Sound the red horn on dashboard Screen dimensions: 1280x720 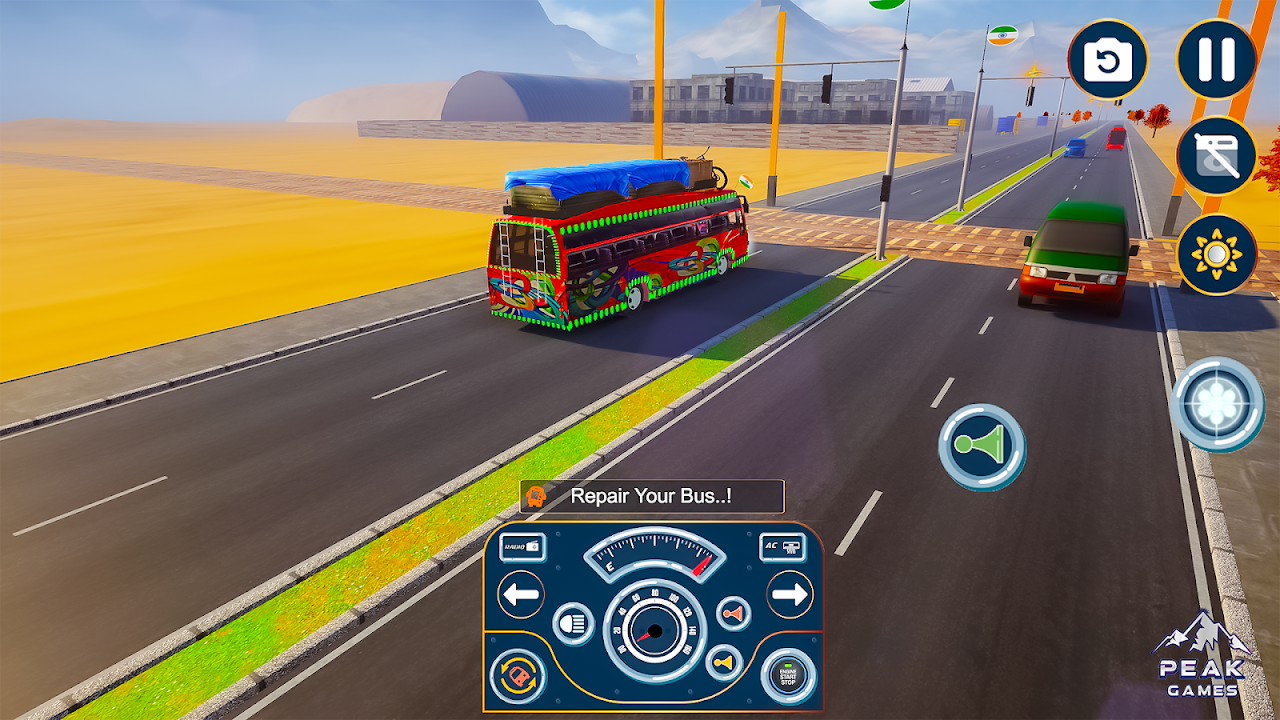tap(733, 613)
